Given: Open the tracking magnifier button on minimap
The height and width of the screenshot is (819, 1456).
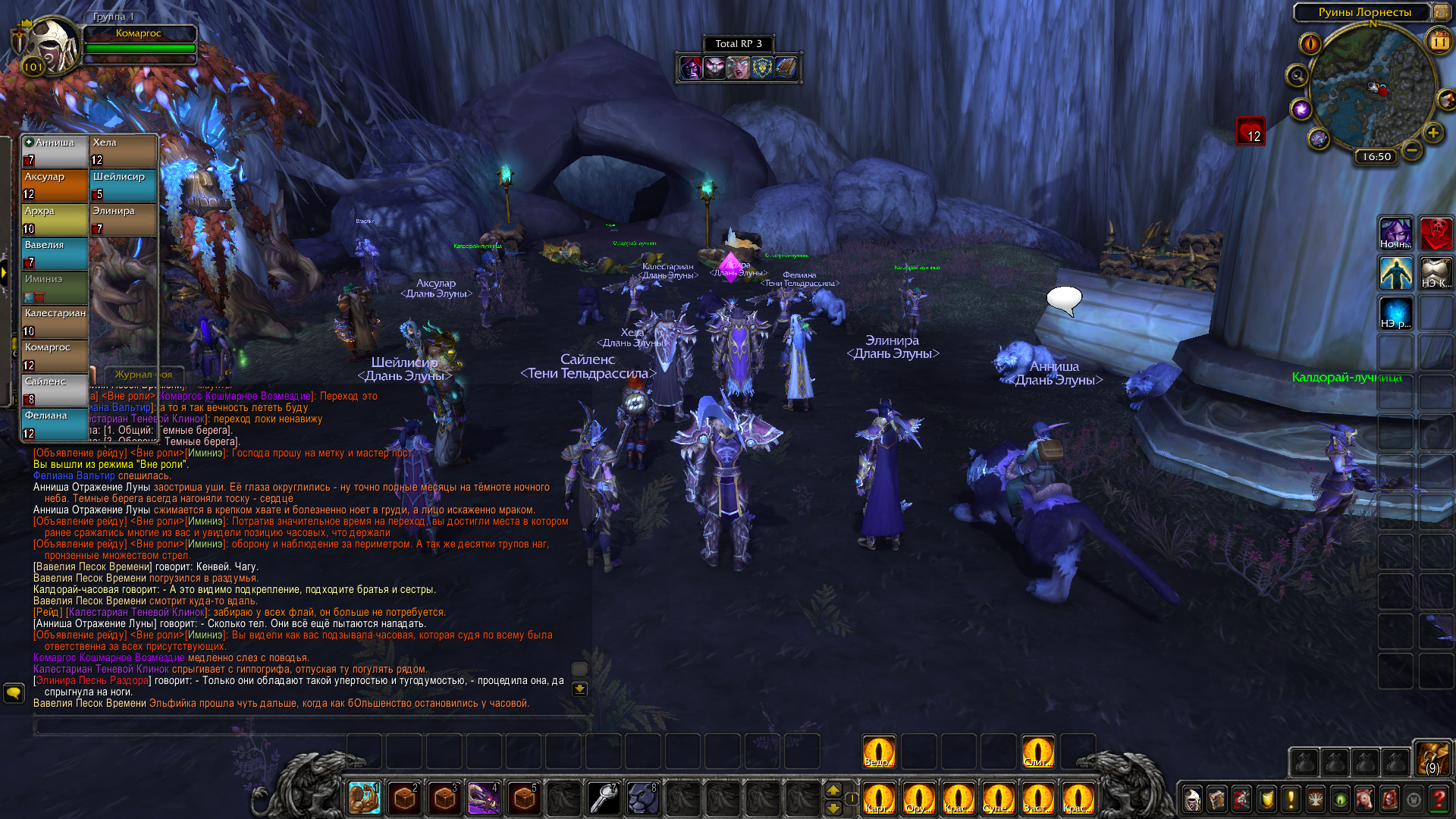Looking at the screenshot, I should (x=1297, y=76).
